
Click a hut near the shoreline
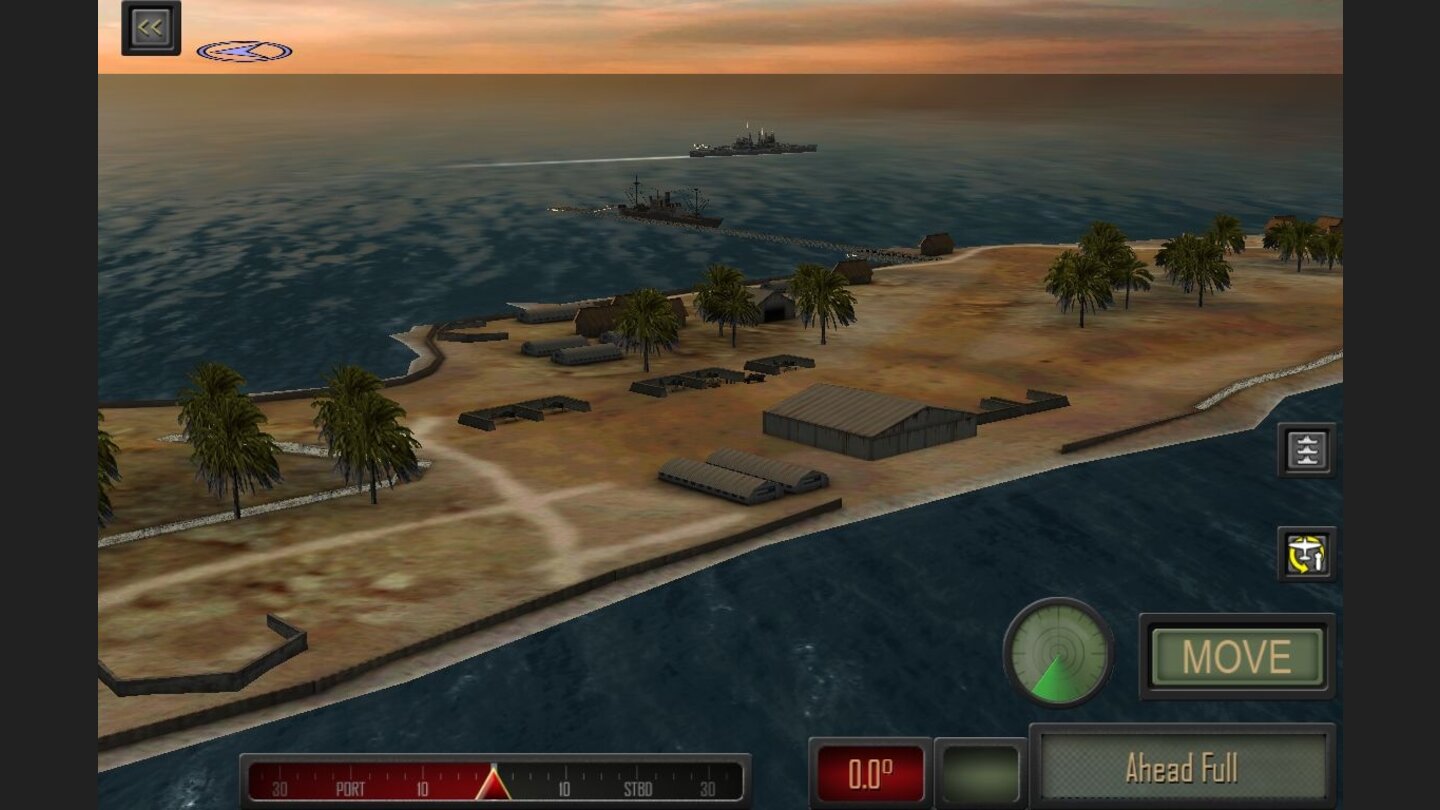[x=935, y=243]
